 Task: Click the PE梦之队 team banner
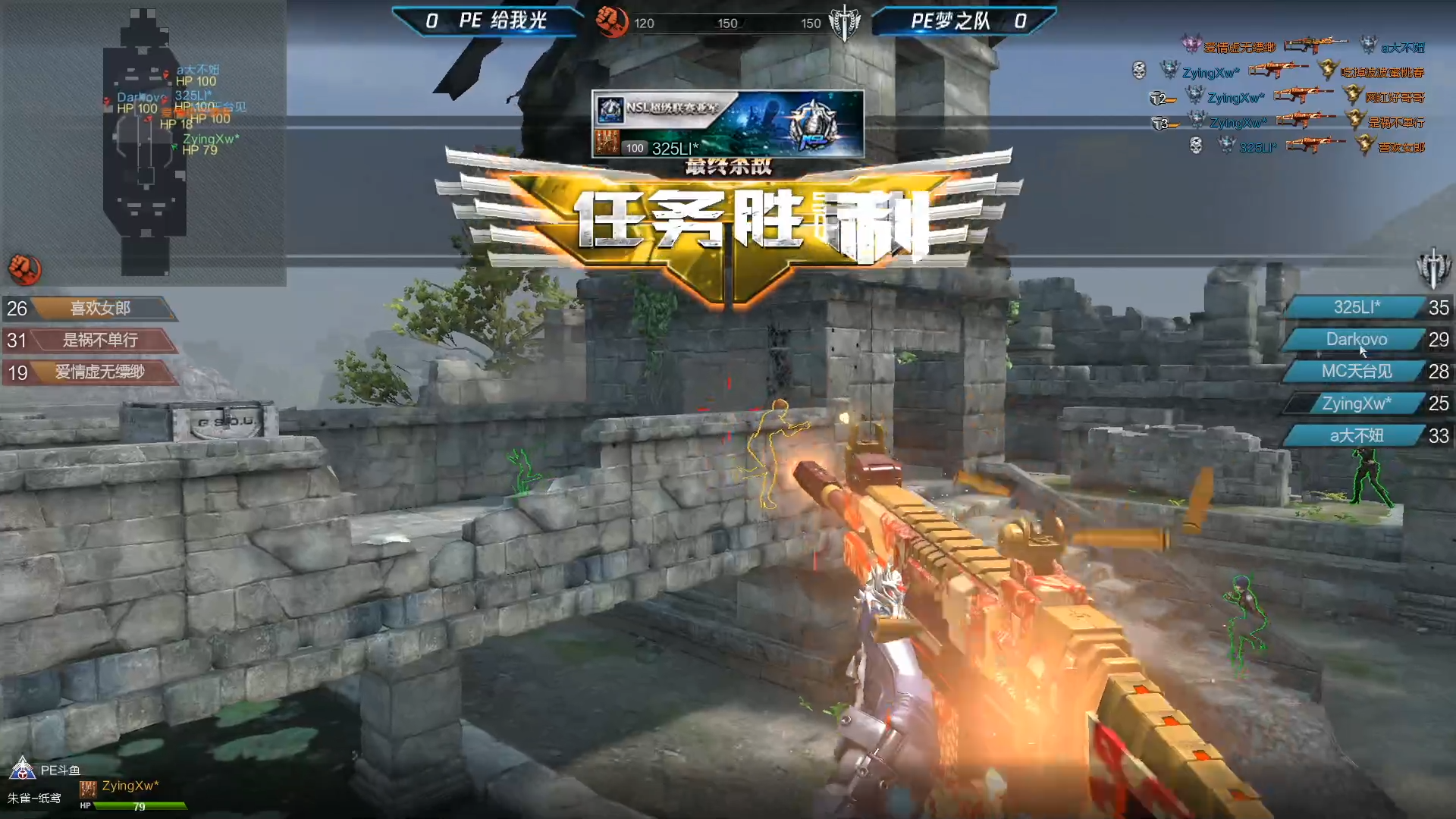coord(965,21)
